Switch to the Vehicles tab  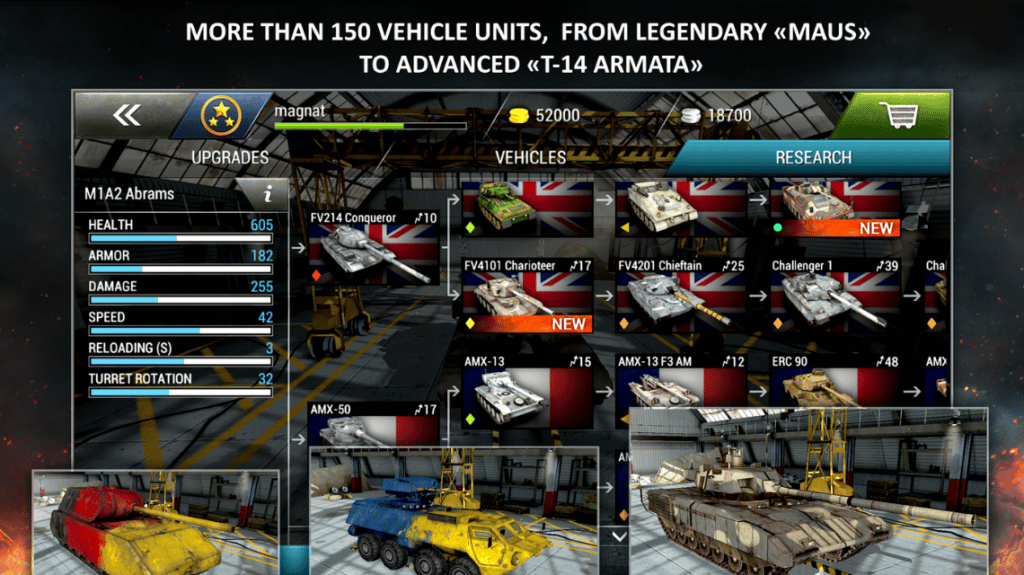(530, 157)
